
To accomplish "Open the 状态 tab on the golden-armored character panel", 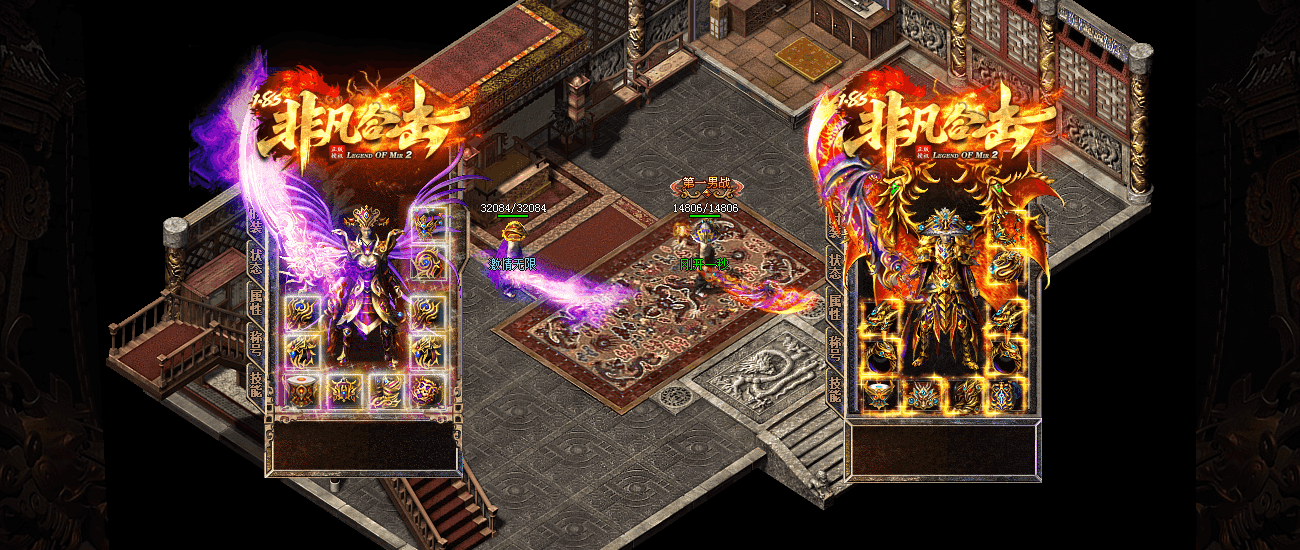I will (x=834, y=265).
